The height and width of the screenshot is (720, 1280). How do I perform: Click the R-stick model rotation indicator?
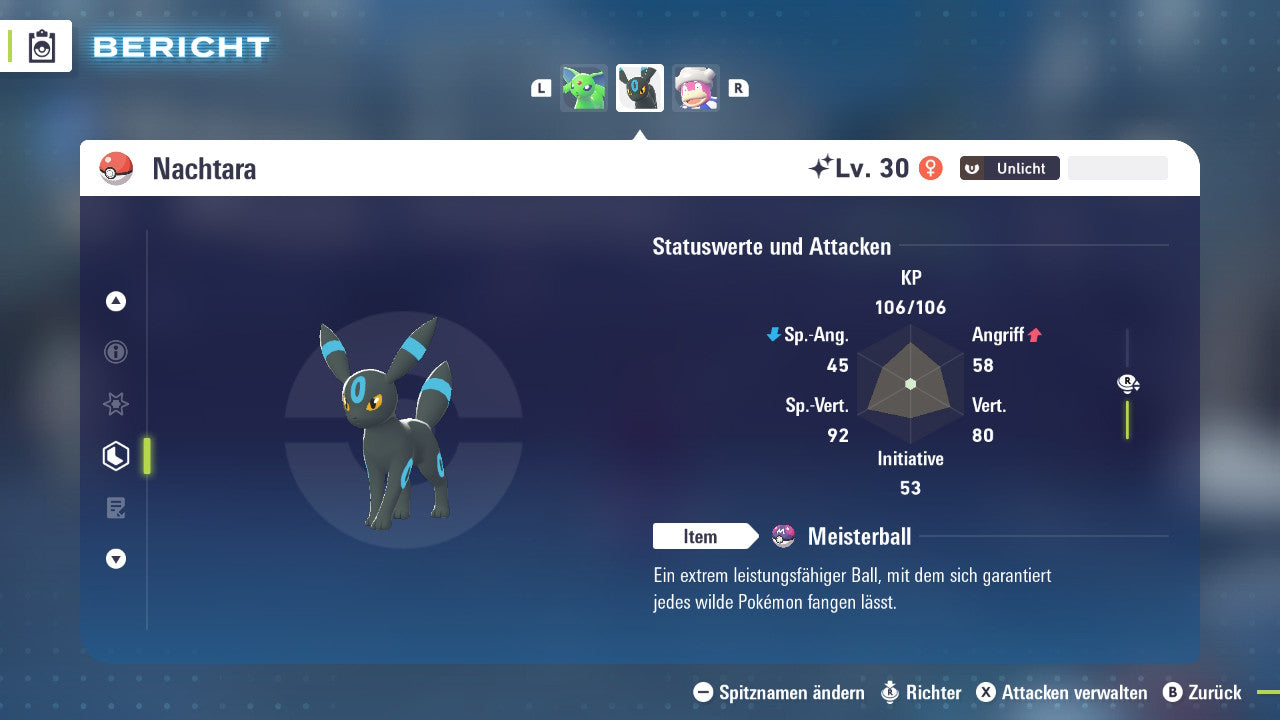[x=1128, y=383]
